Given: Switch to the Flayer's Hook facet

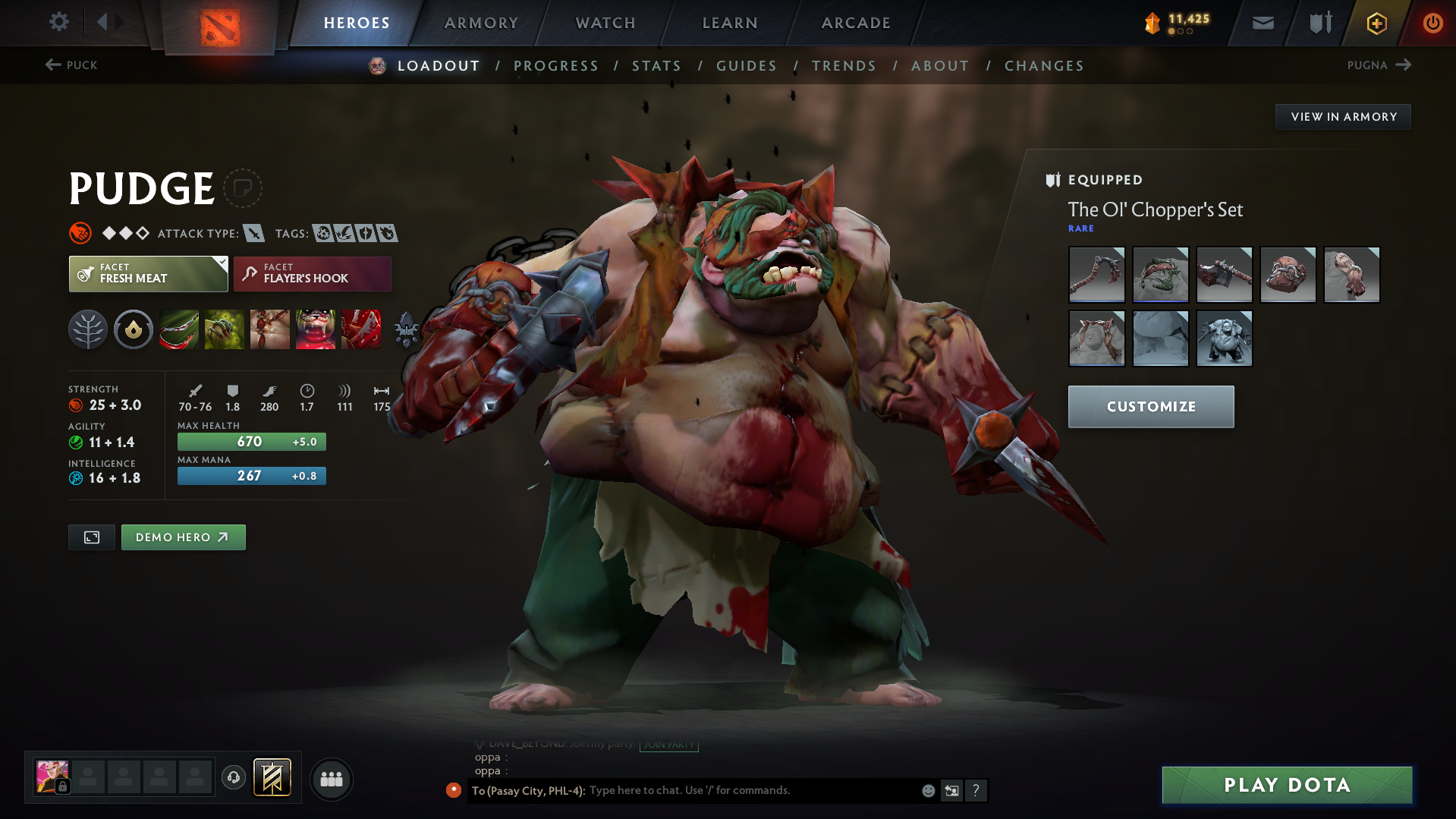Looking at the screenshot, I should [x=312, y=274].
